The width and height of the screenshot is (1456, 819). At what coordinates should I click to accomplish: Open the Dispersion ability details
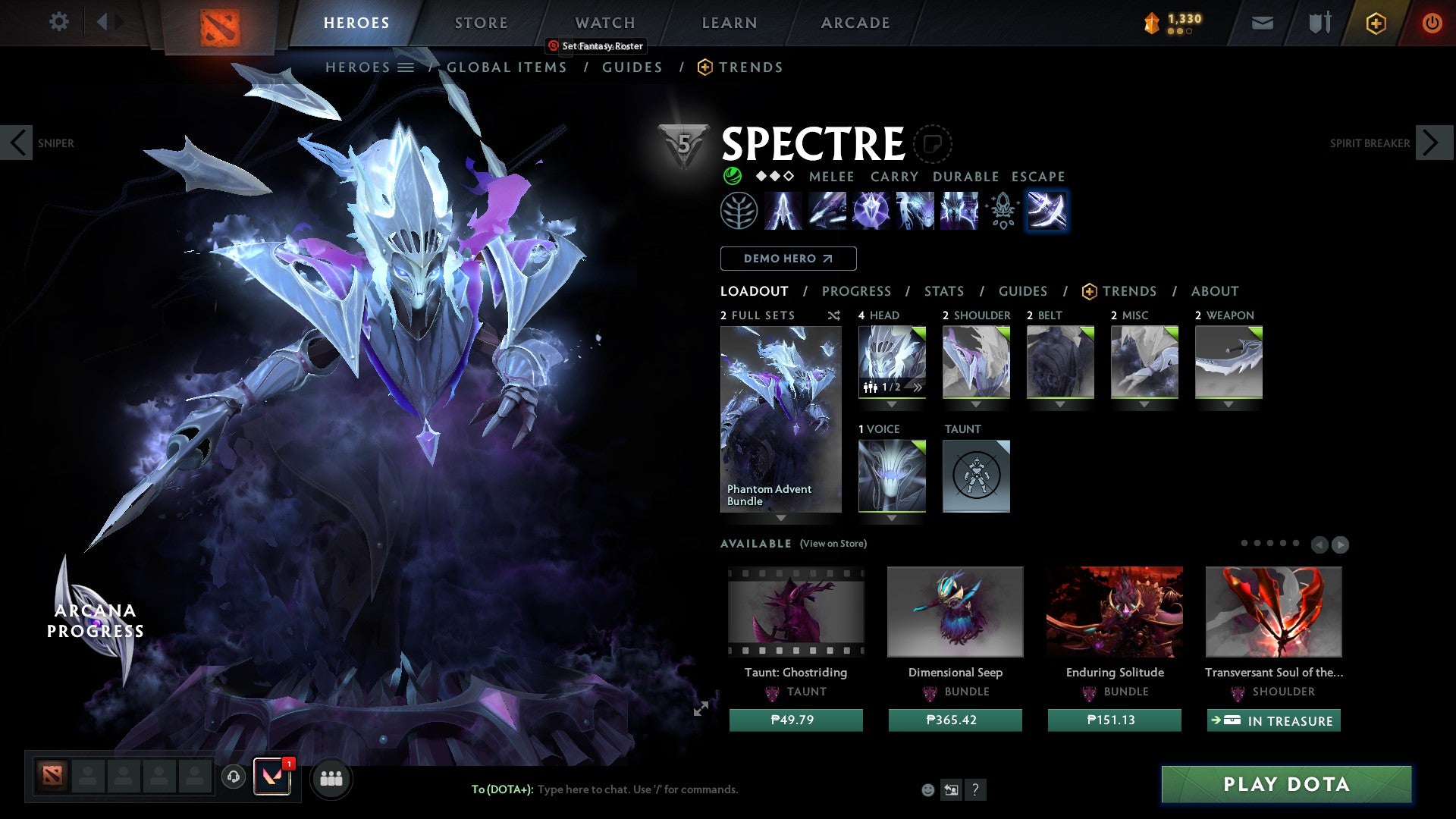872,212
